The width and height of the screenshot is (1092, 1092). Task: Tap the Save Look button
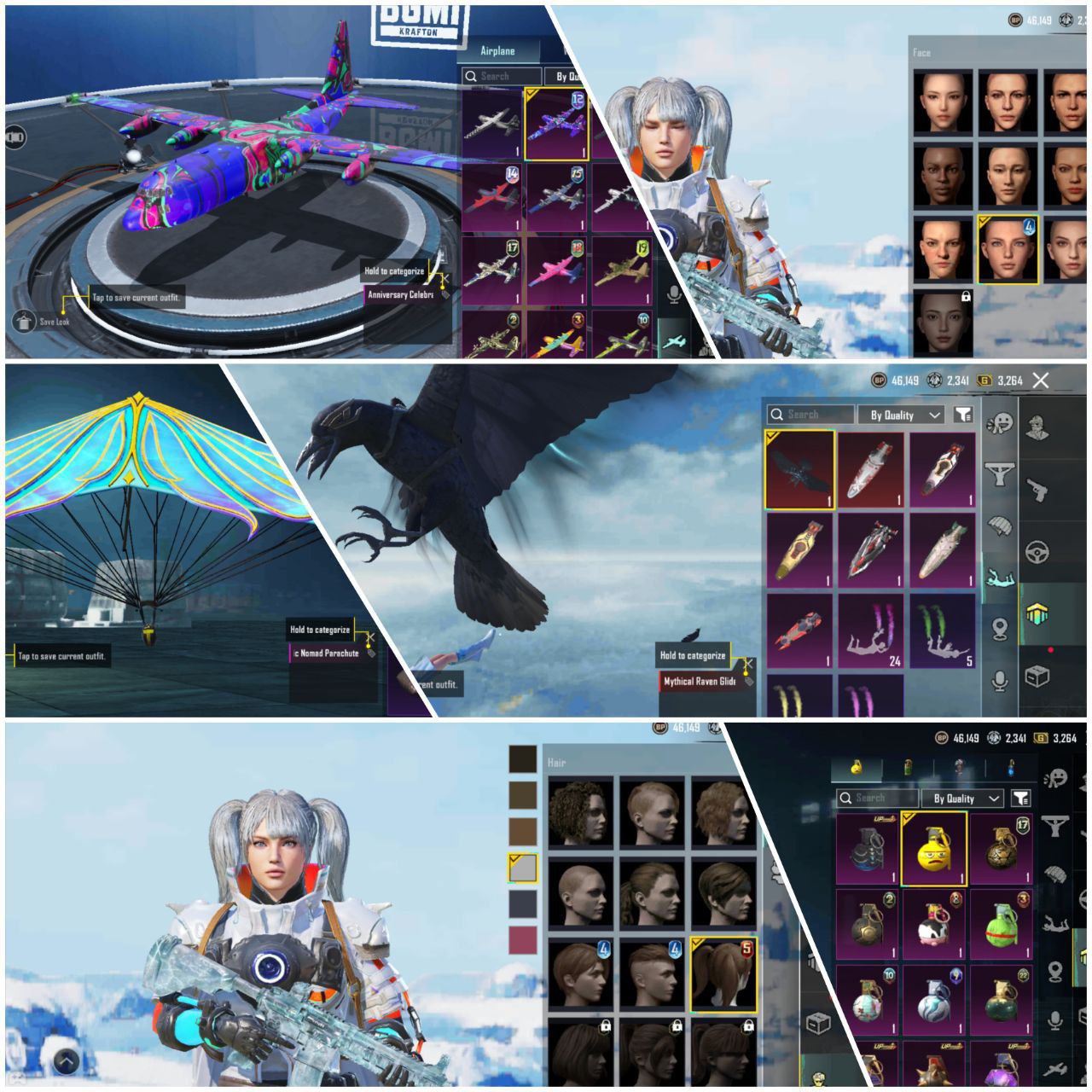tap(25, 322)
